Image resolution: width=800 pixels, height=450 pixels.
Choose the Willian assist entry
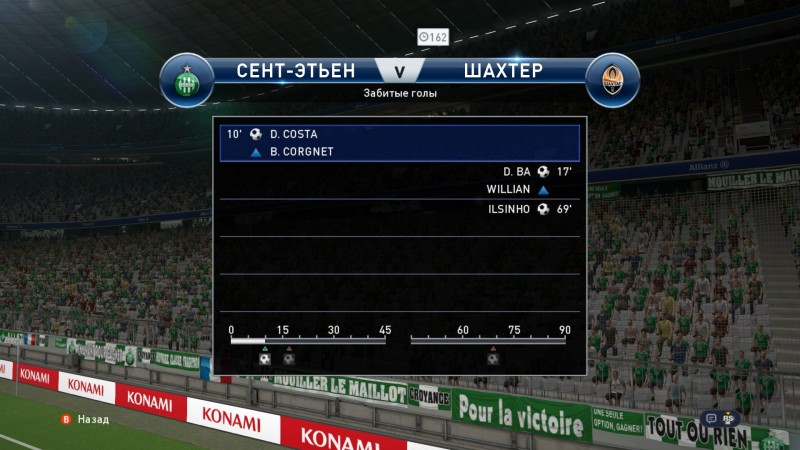click(x=517, y=189)
